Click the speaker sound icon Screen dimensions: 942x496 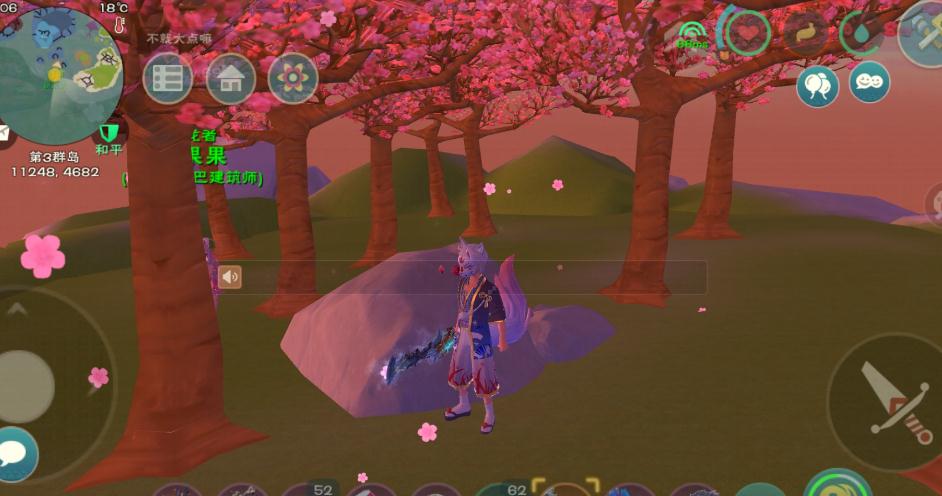point(230,277)
